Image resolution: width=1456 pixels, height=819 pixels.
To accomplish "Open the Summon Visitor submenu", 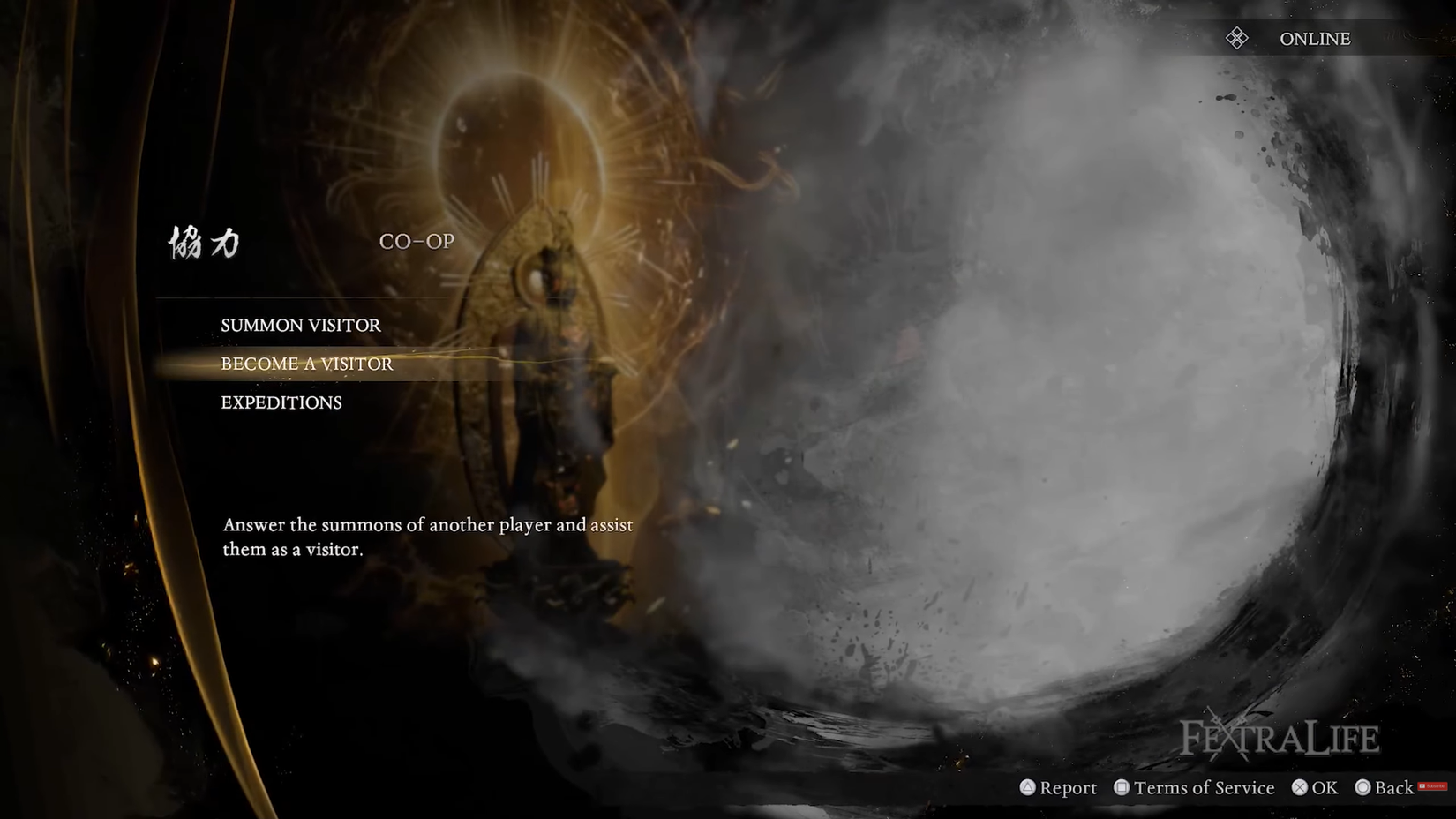I will tap(301, 325).
